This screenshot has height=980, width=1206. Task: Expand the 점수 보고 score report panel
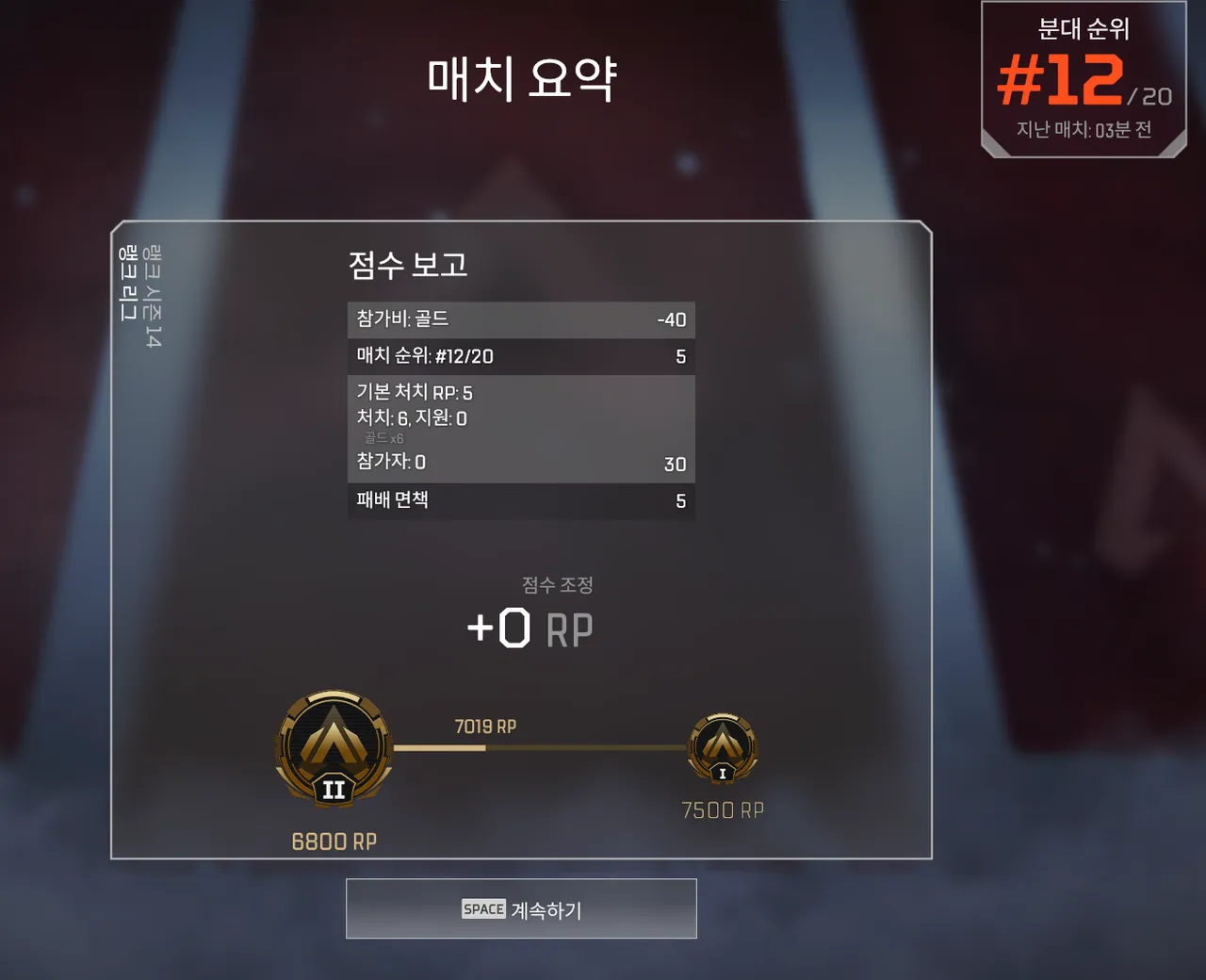click(405, 266)
